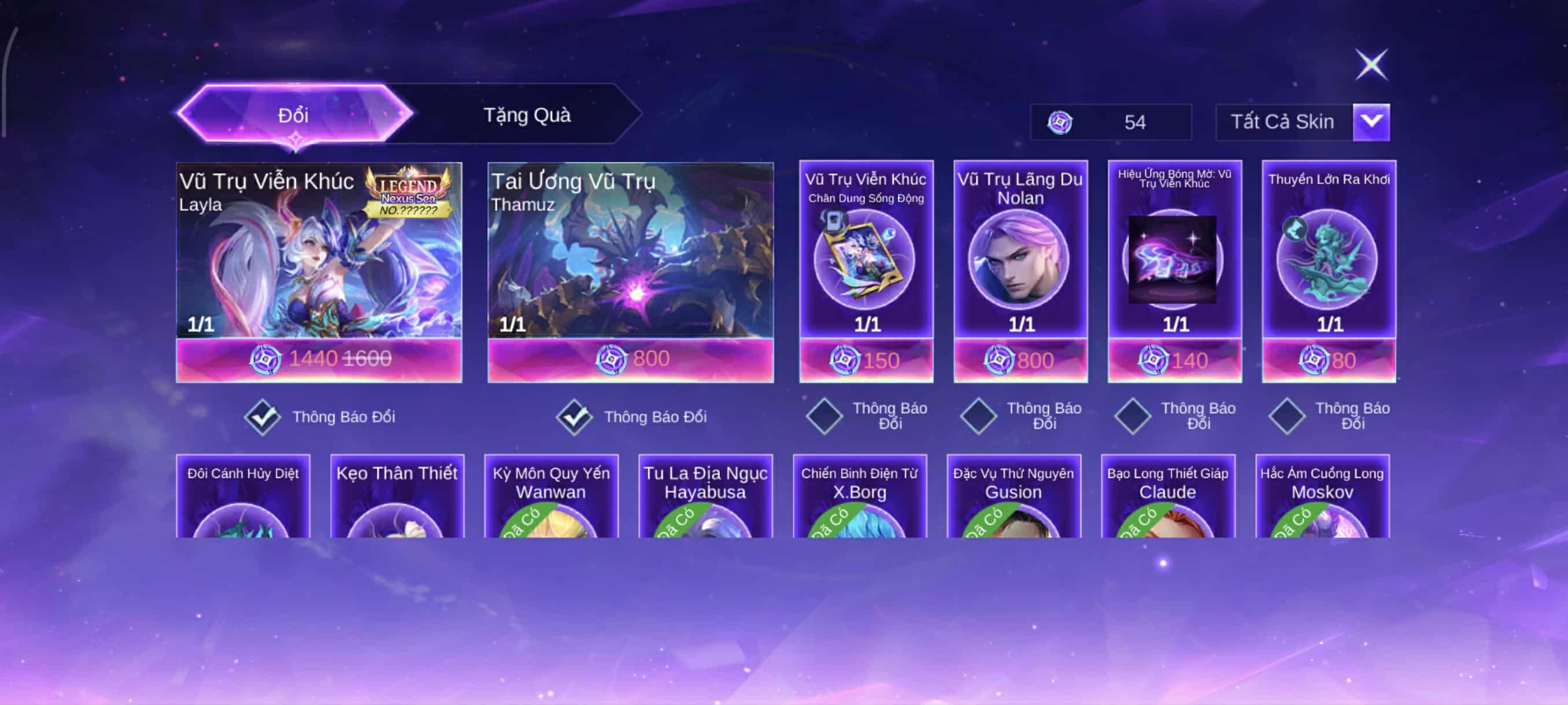The height and width of the screenshot is (705, 1568).
Task: Pick the Chân Dung Sống Động portrait card
Action: point(866,258)
